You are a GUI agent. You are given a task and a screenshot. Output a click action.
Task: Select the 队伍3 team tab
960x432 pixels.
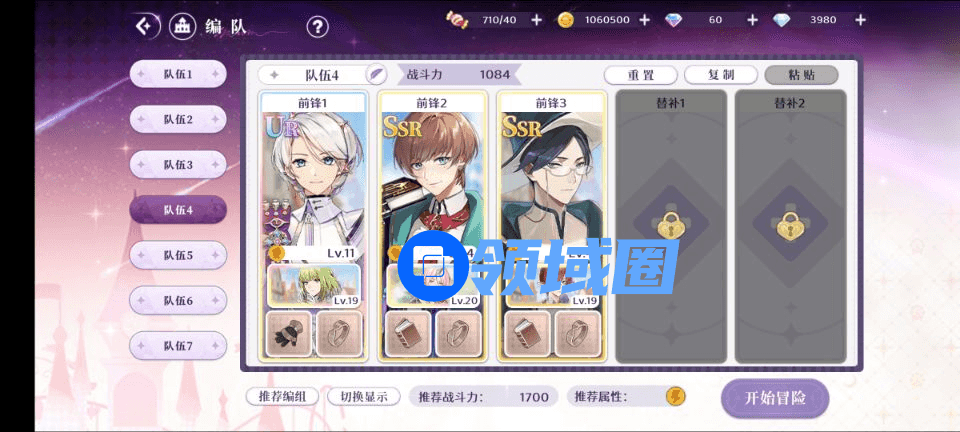click(x=178, y=165)
